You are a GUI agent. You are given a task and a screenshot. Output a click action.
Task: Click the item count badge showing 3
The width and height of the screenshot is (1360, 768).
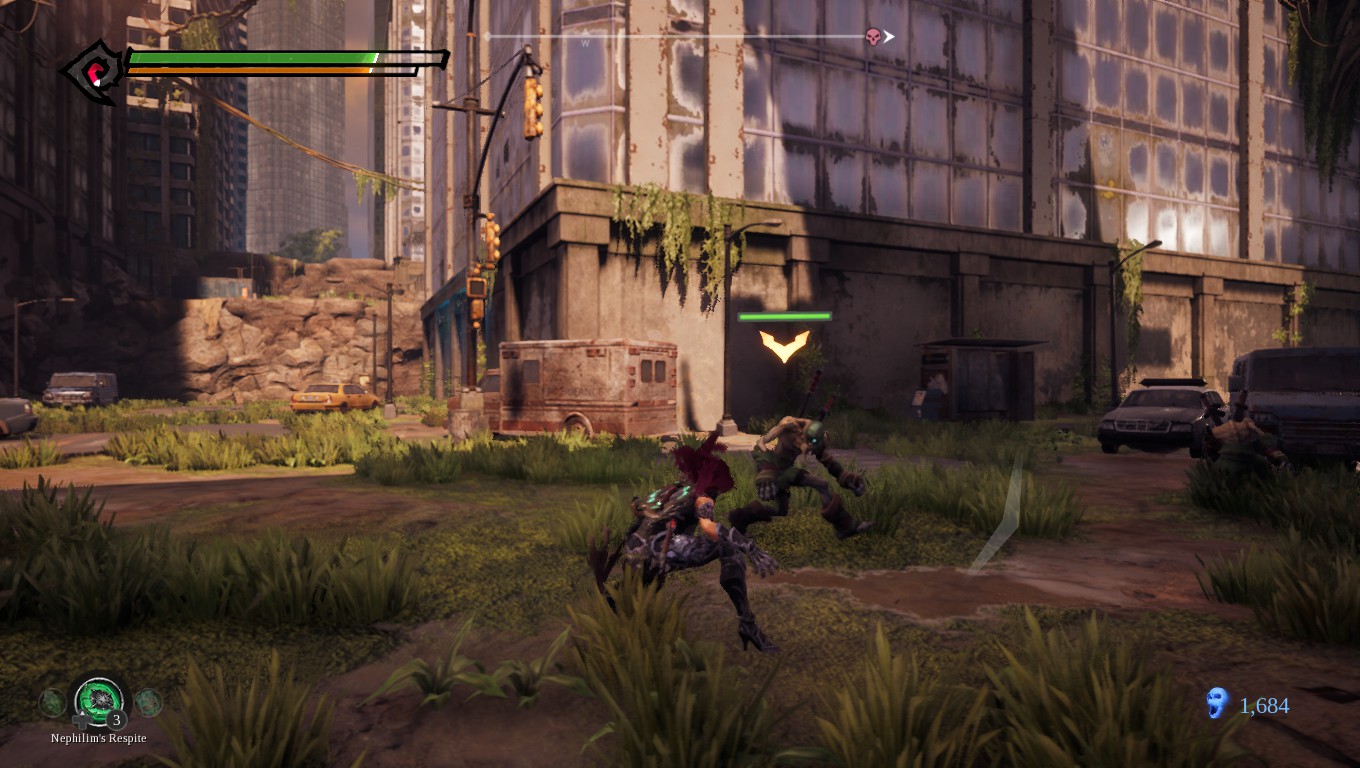(117, 719)
